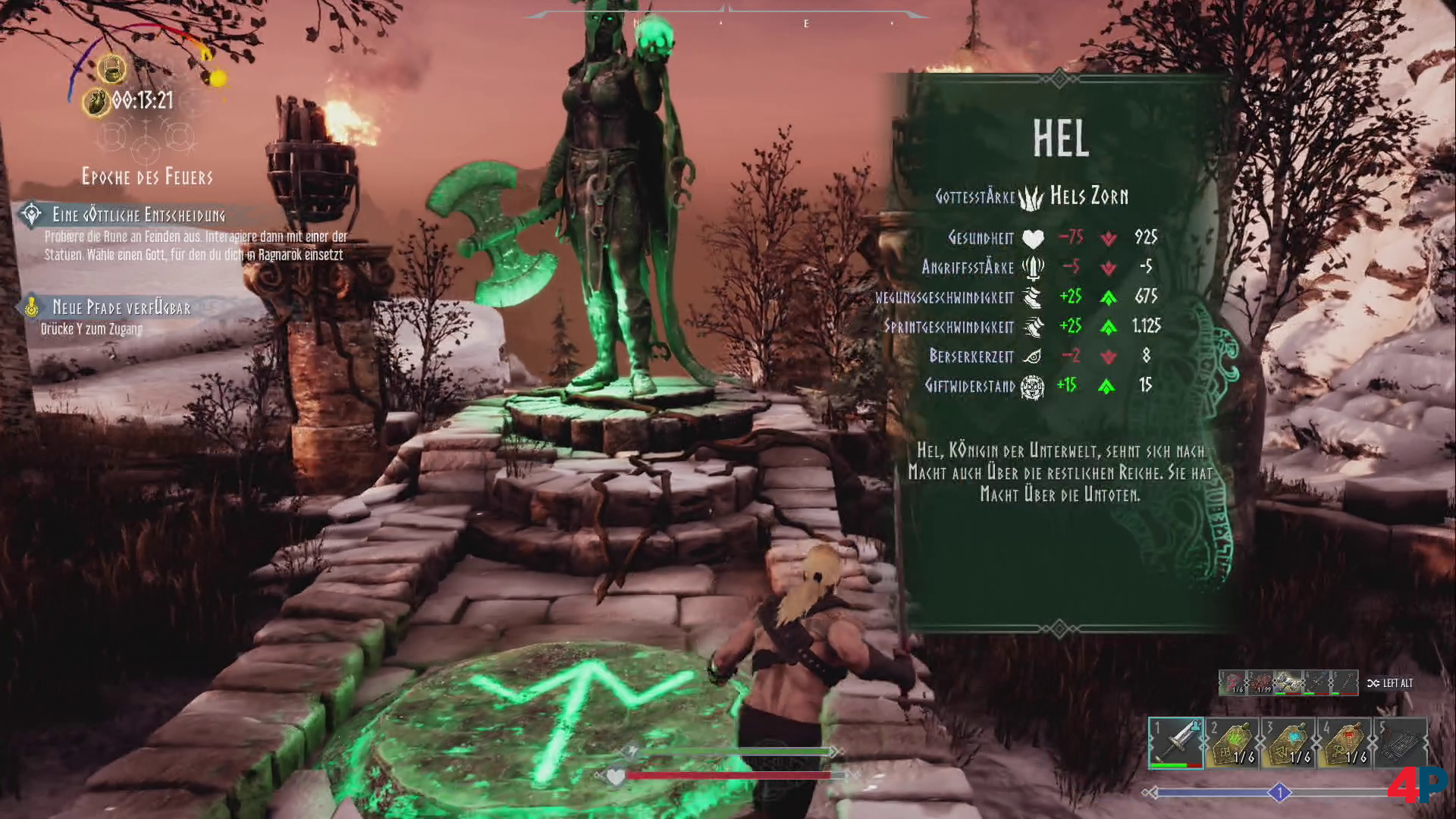Select the red rune tablet slot

[x=1345, y=743]
